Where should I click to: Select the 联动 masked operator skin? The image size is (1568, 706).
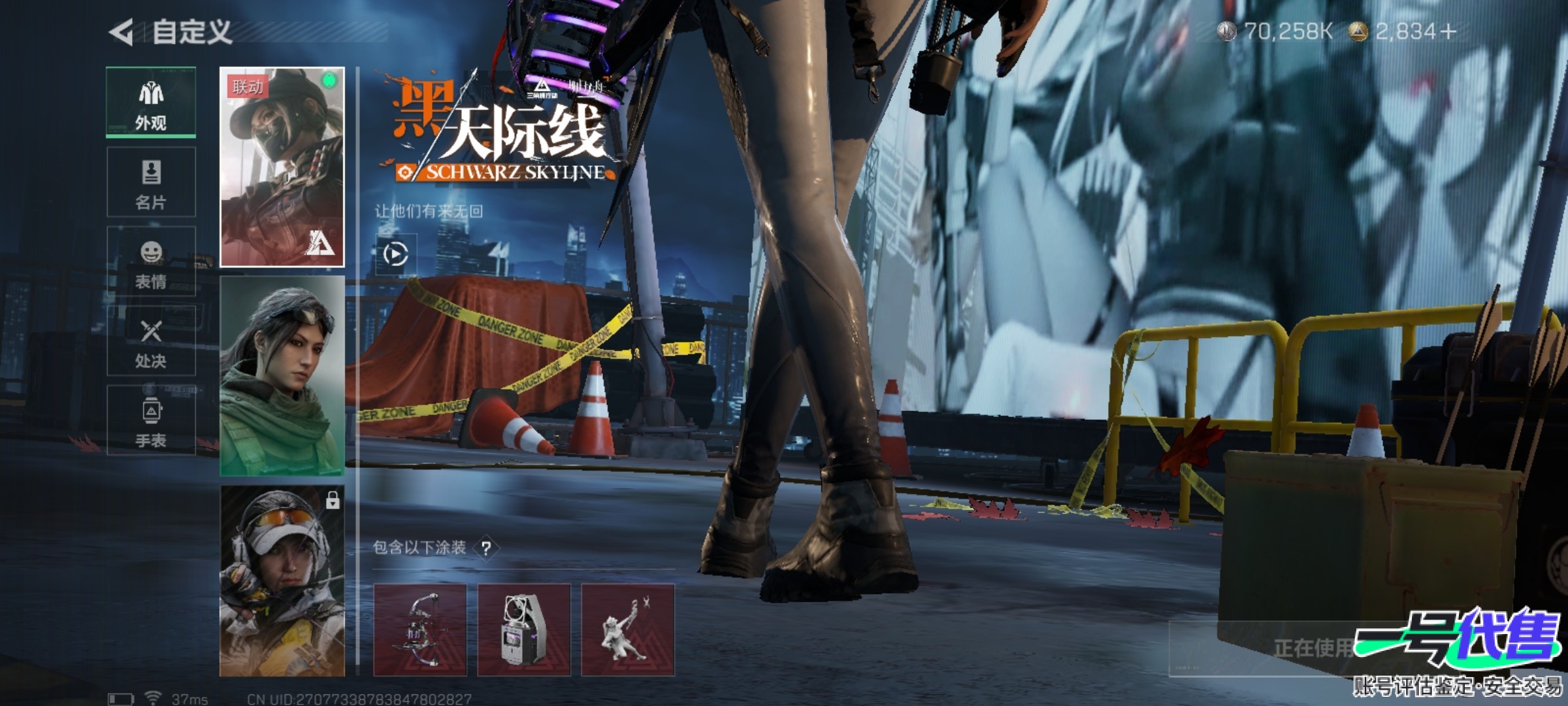[x=282, y=167]
